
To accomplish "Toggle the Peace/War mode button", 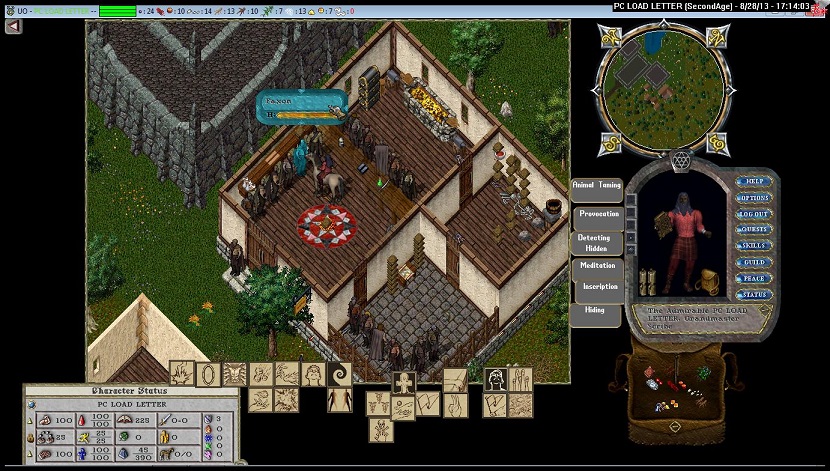I will coord(754,278).
